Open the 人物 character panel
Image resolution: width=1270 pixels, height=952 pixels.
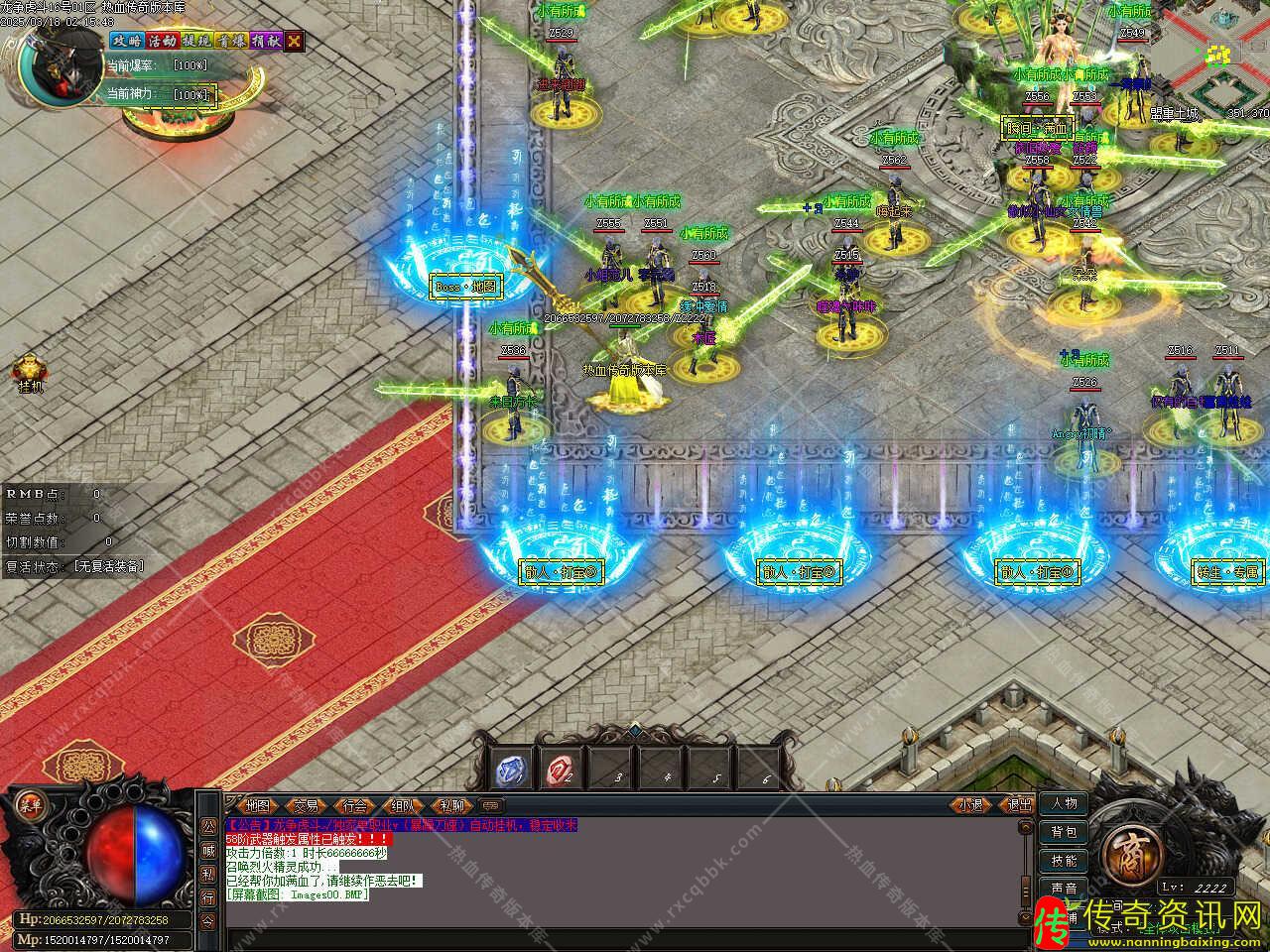[x=1064, y=803]
